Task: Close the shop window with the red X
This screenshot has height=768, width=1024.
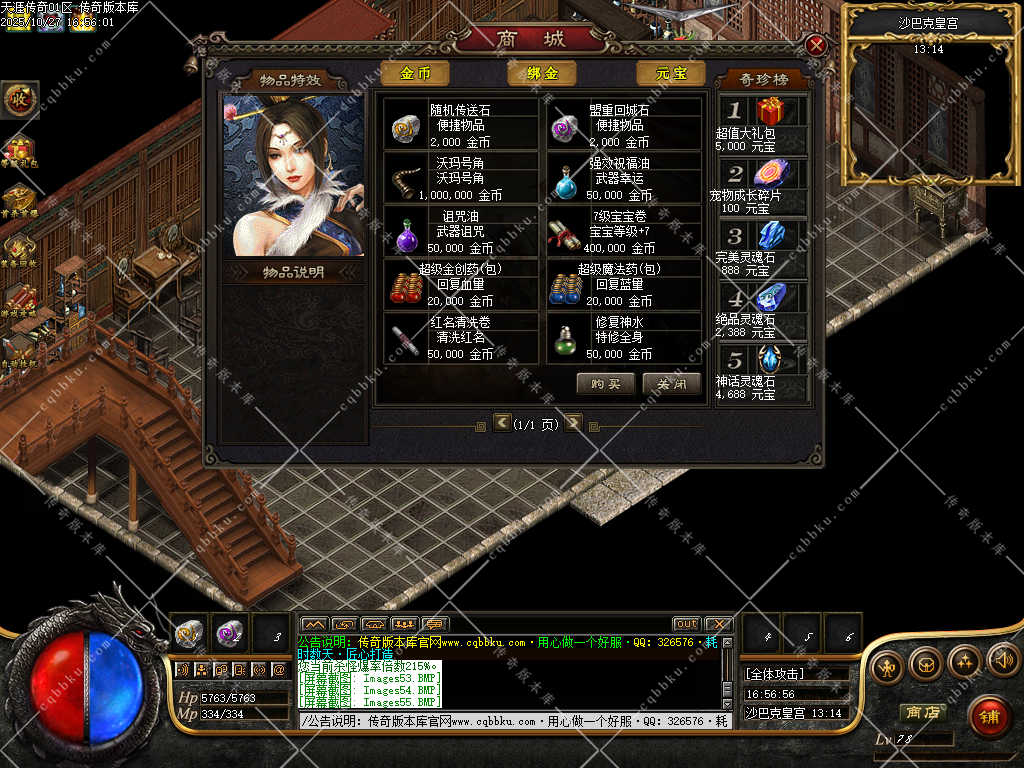Action: (816, 46)
